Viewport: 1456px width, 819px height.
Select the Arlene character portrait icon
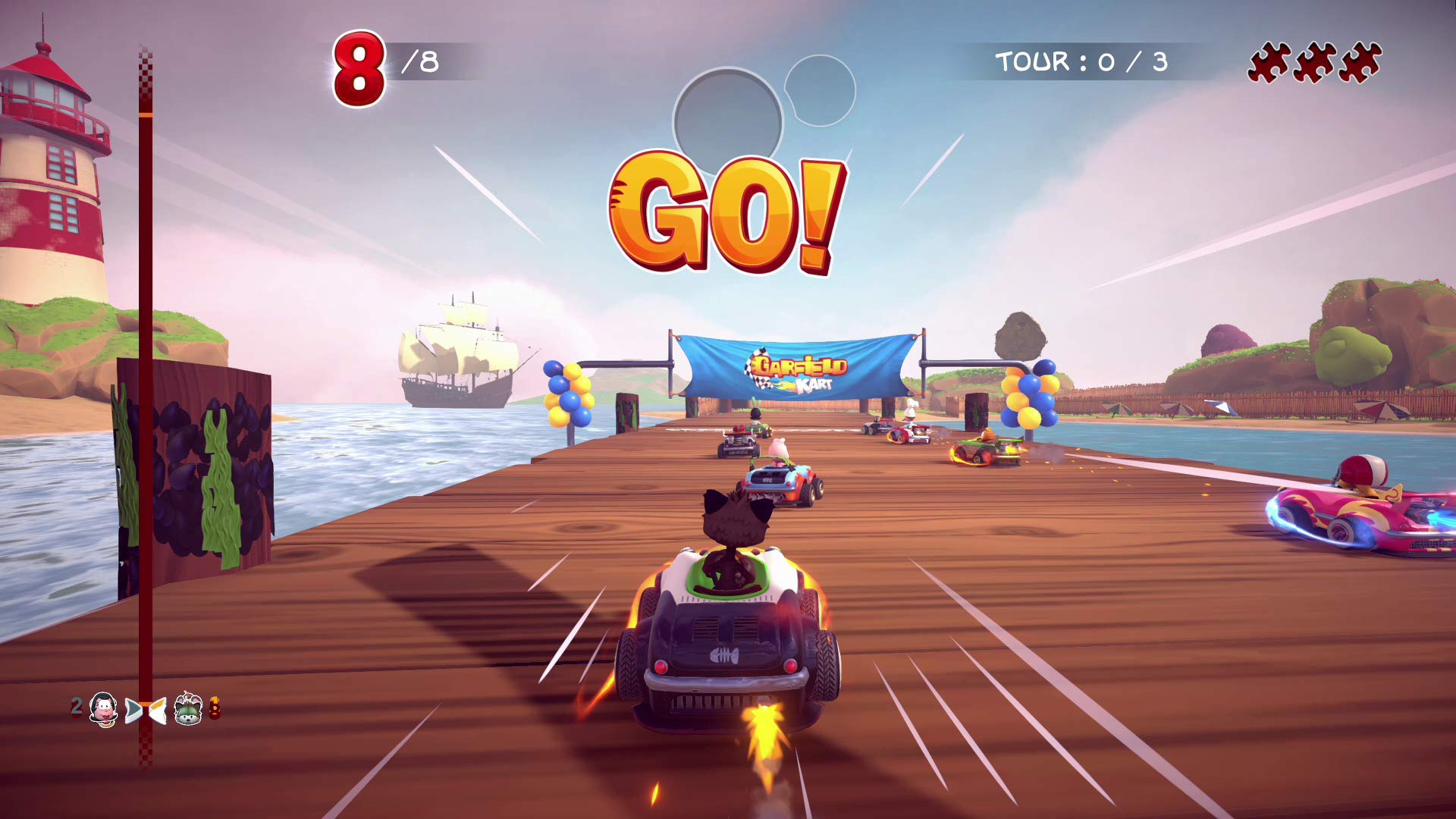(x=102, y=710)
